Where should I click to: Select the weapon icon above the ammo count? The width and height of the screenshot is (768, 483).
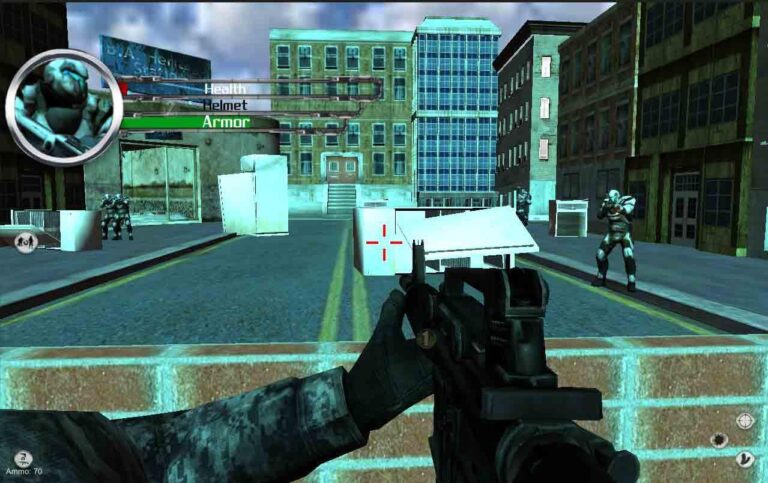[x=23, y=458]
